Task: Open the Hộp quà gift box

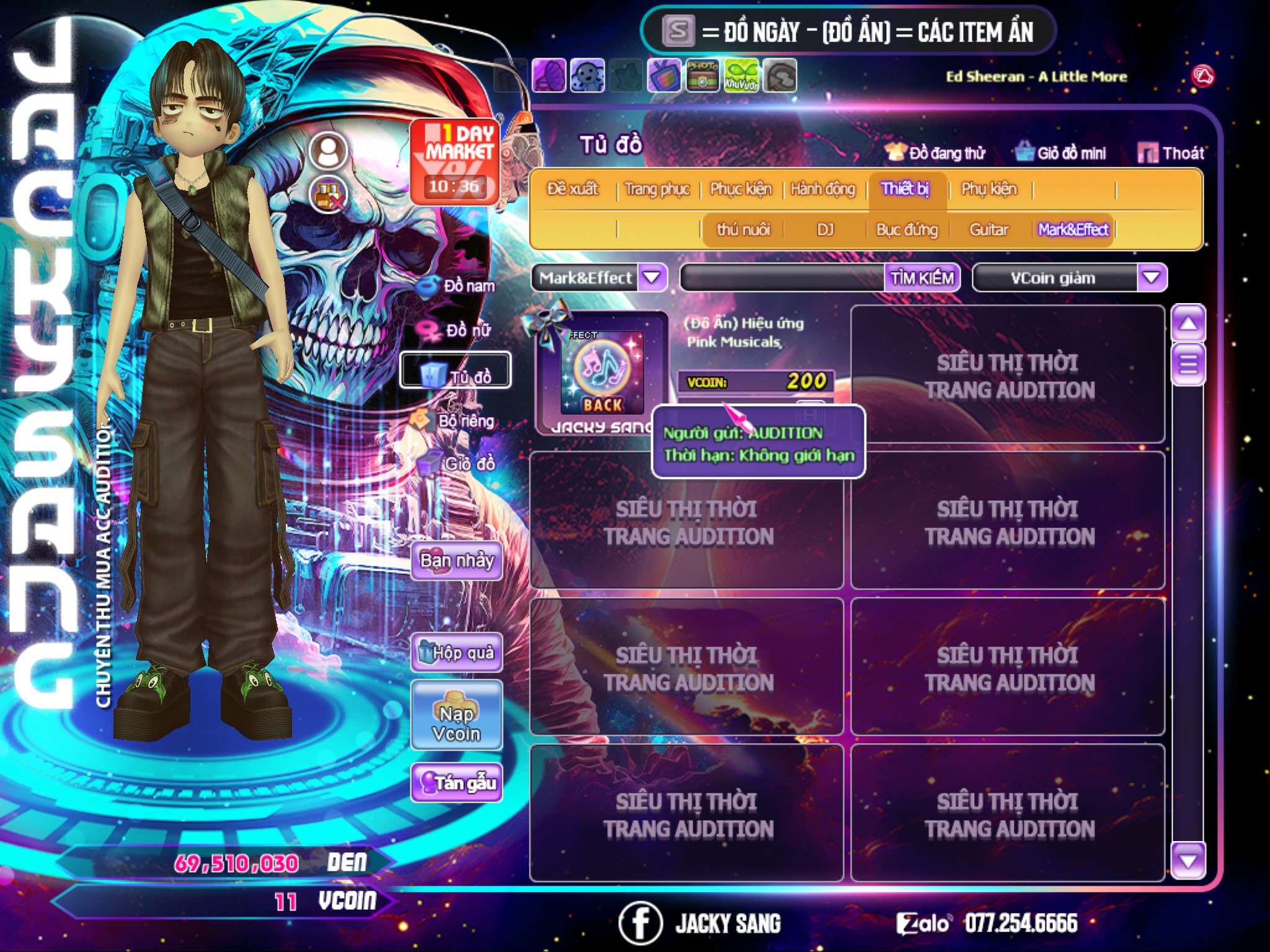Action: point(456,653)
